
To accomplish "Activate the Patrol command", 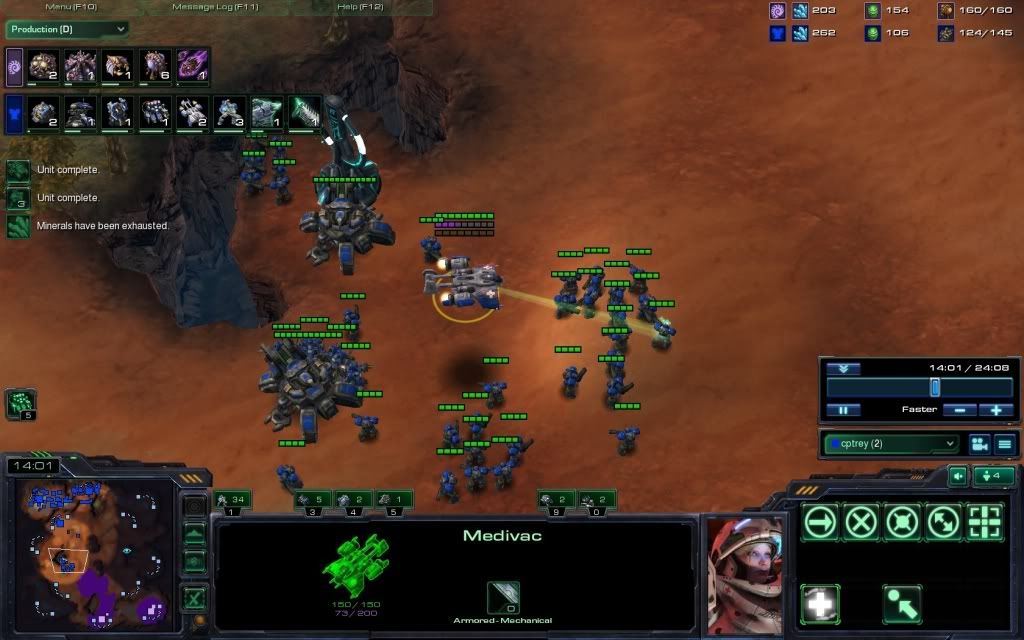I will point(943,521).
